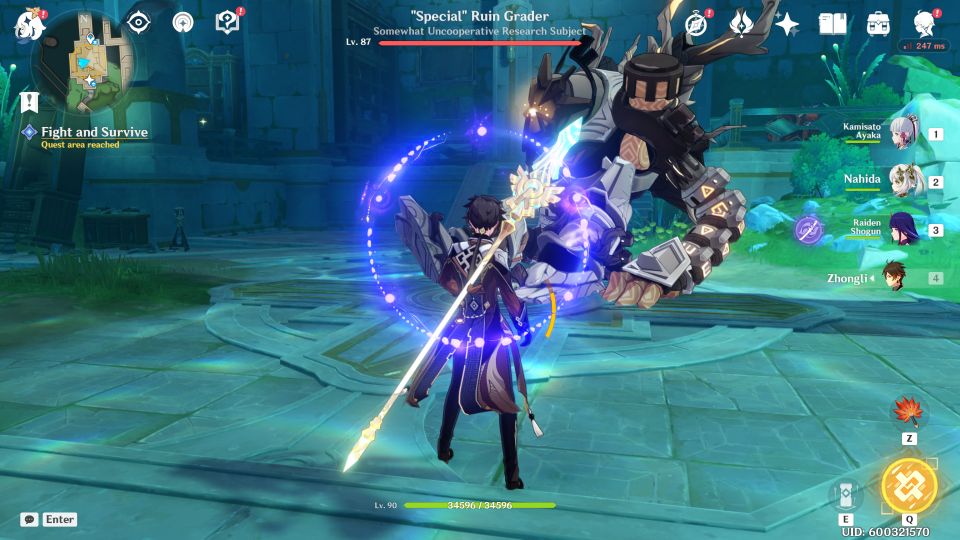The height and width of the screenshot is (540, 960).
Task: Open the chat box speech bubble
Action: tap(29, 520)
